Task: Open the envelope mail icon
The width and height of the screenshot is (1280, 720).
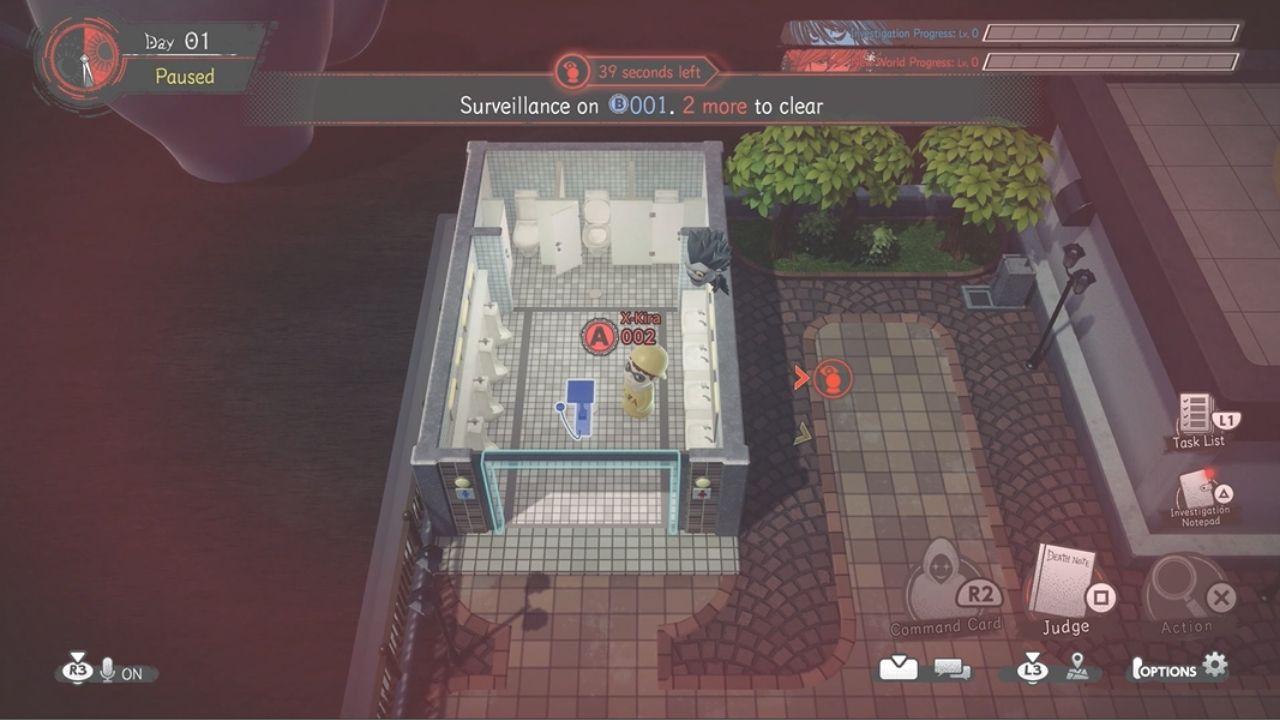Action: (x=898, y=669)
